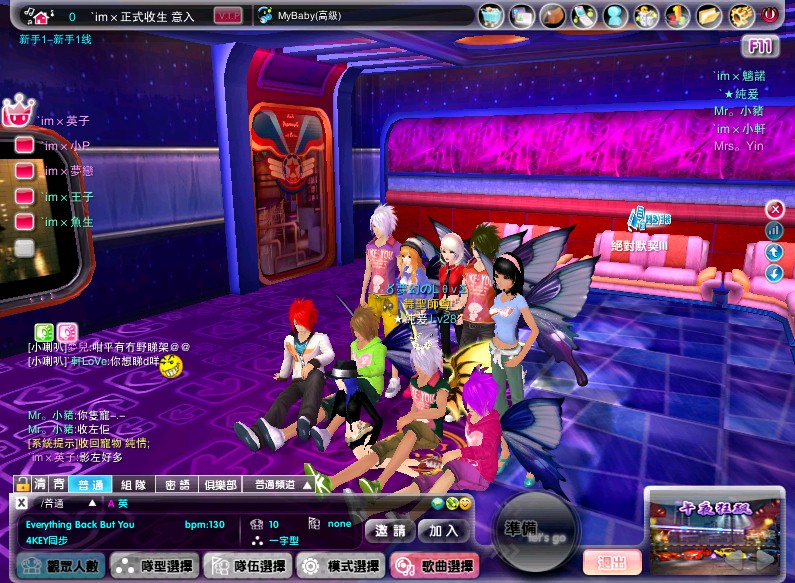Click the F11 button
The height and width of the screenshot is (583, 795).
tap(760, 46)
